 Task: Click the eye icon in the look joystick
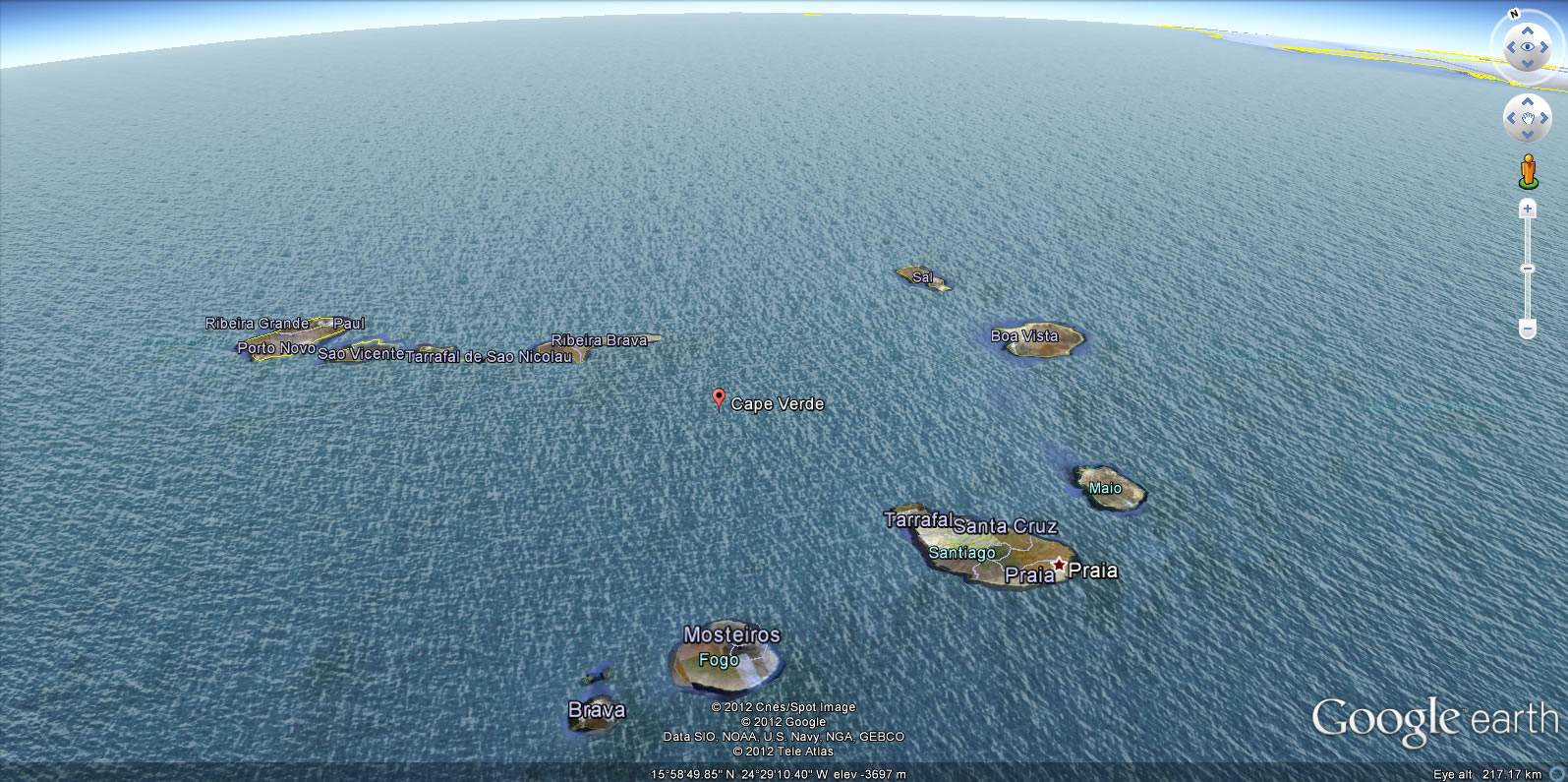[1528, 46]
